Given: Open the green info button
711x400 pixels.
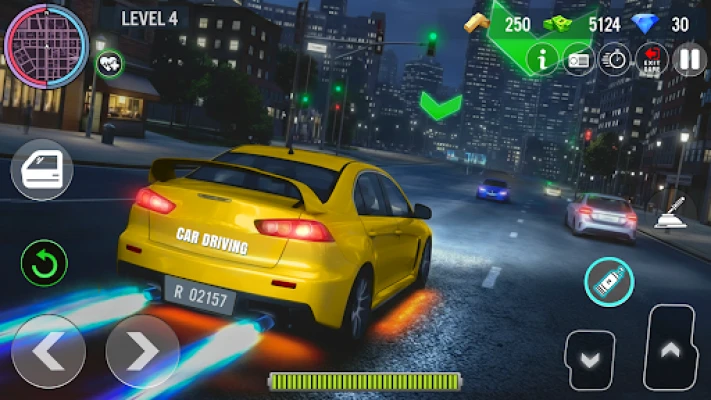Looking at the screenshot, I should [544, 59].
